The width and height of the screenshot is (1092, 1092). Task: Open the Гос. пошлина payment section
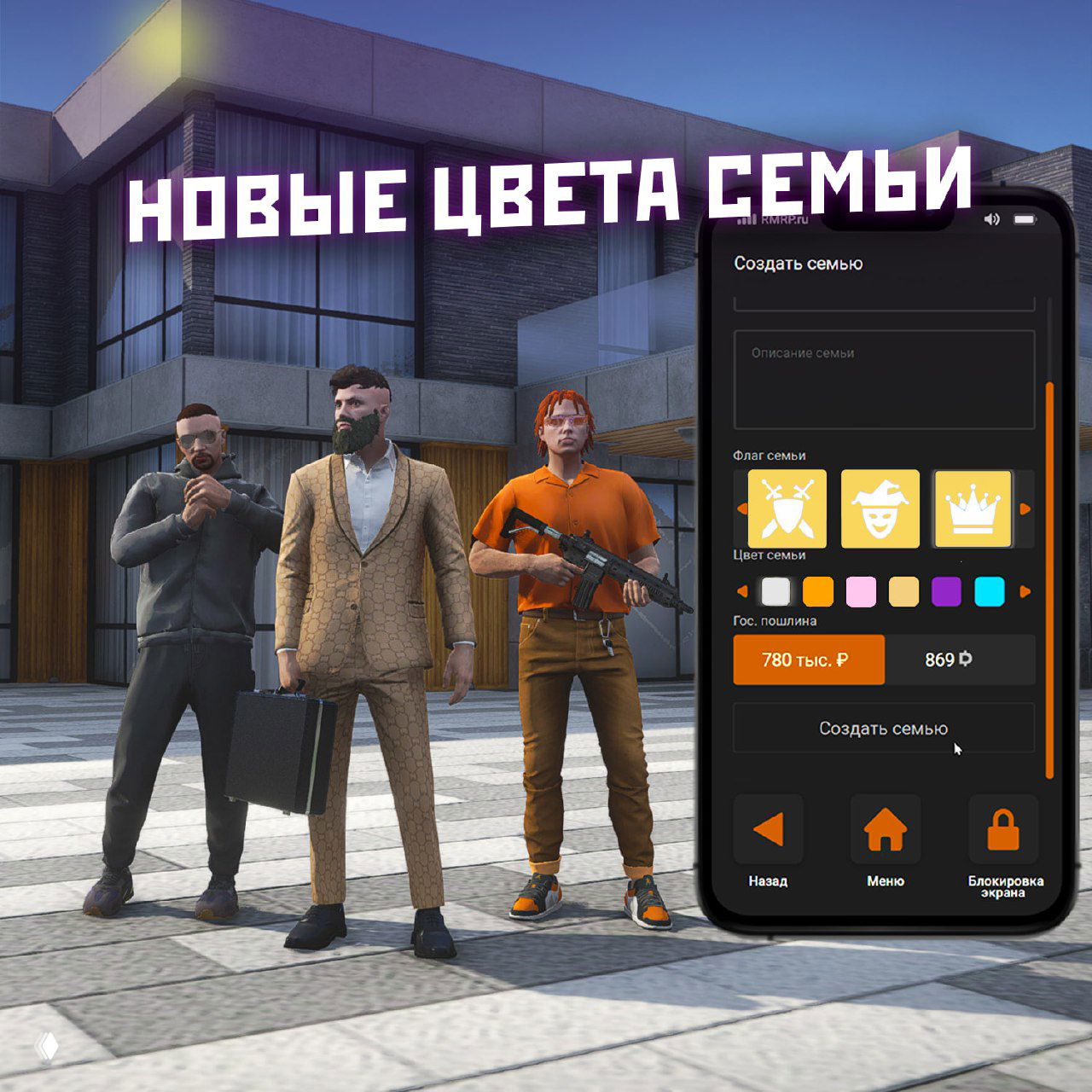click(775, 621)
